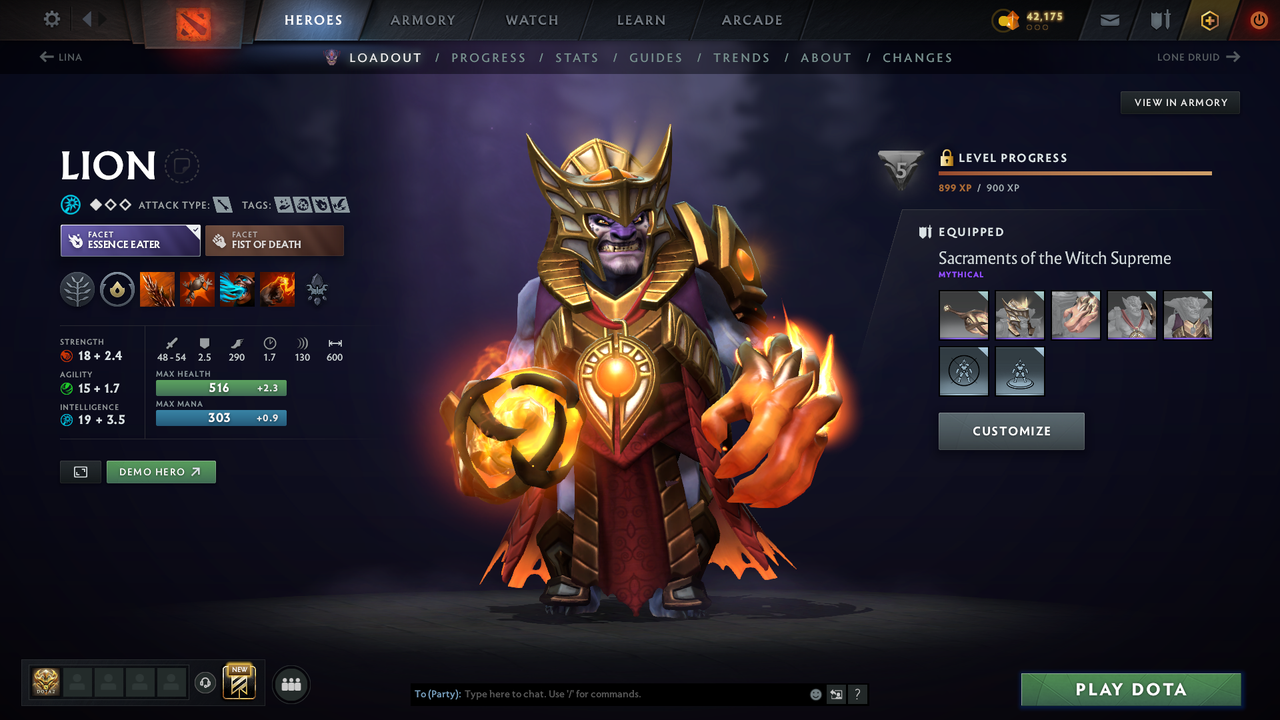Switch to the Fist of Death facet
Image resolution: width=1280 pixels, height=720 pixels.
pyautogui.click(x=274, y=240)
